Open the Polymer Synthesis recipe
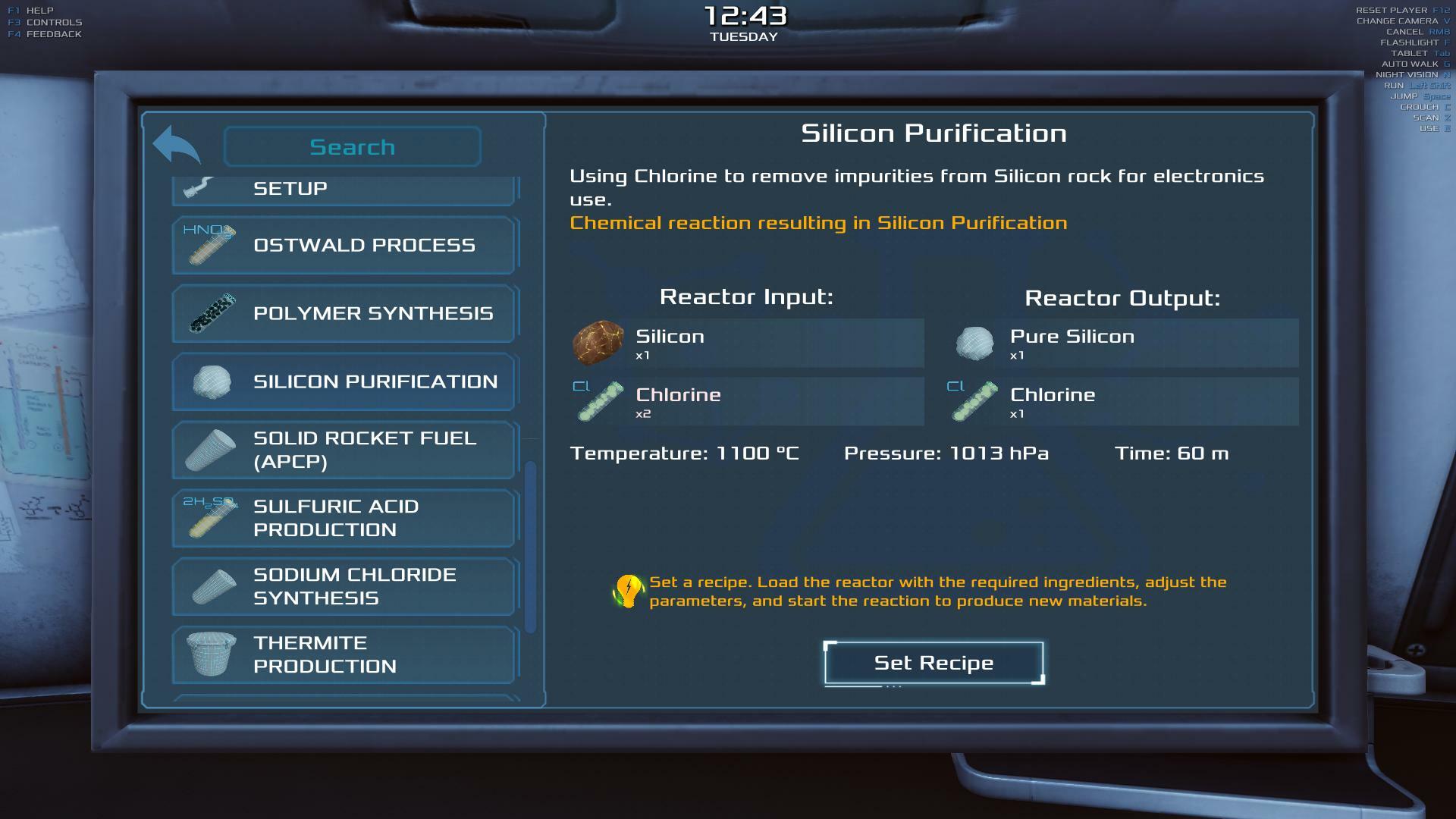The image size is (1456, 819). (344, 313)
